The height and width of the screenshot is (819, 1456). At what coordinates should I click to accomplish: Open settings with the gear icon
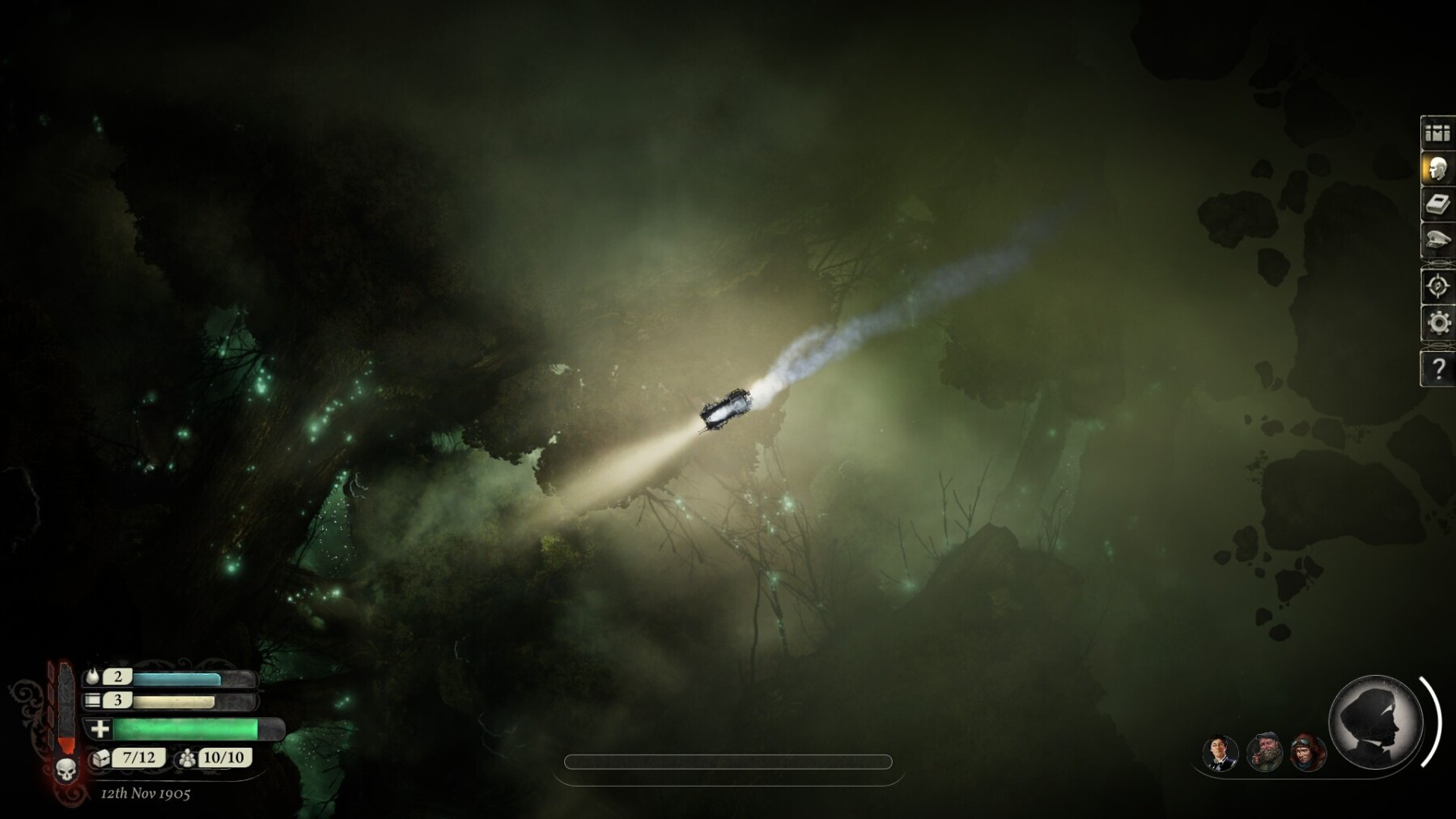point(1437,322)
